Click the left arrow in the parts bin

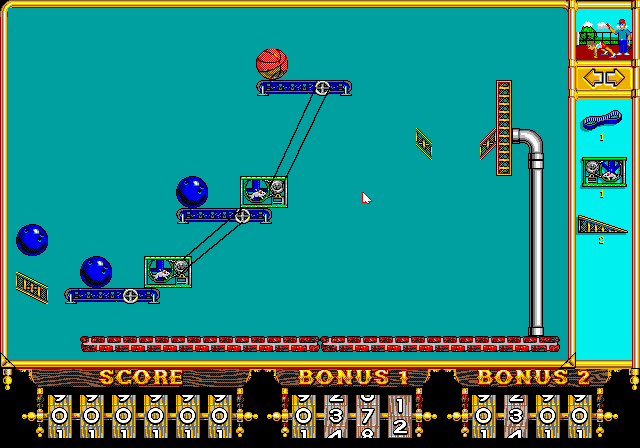[593, 77]
